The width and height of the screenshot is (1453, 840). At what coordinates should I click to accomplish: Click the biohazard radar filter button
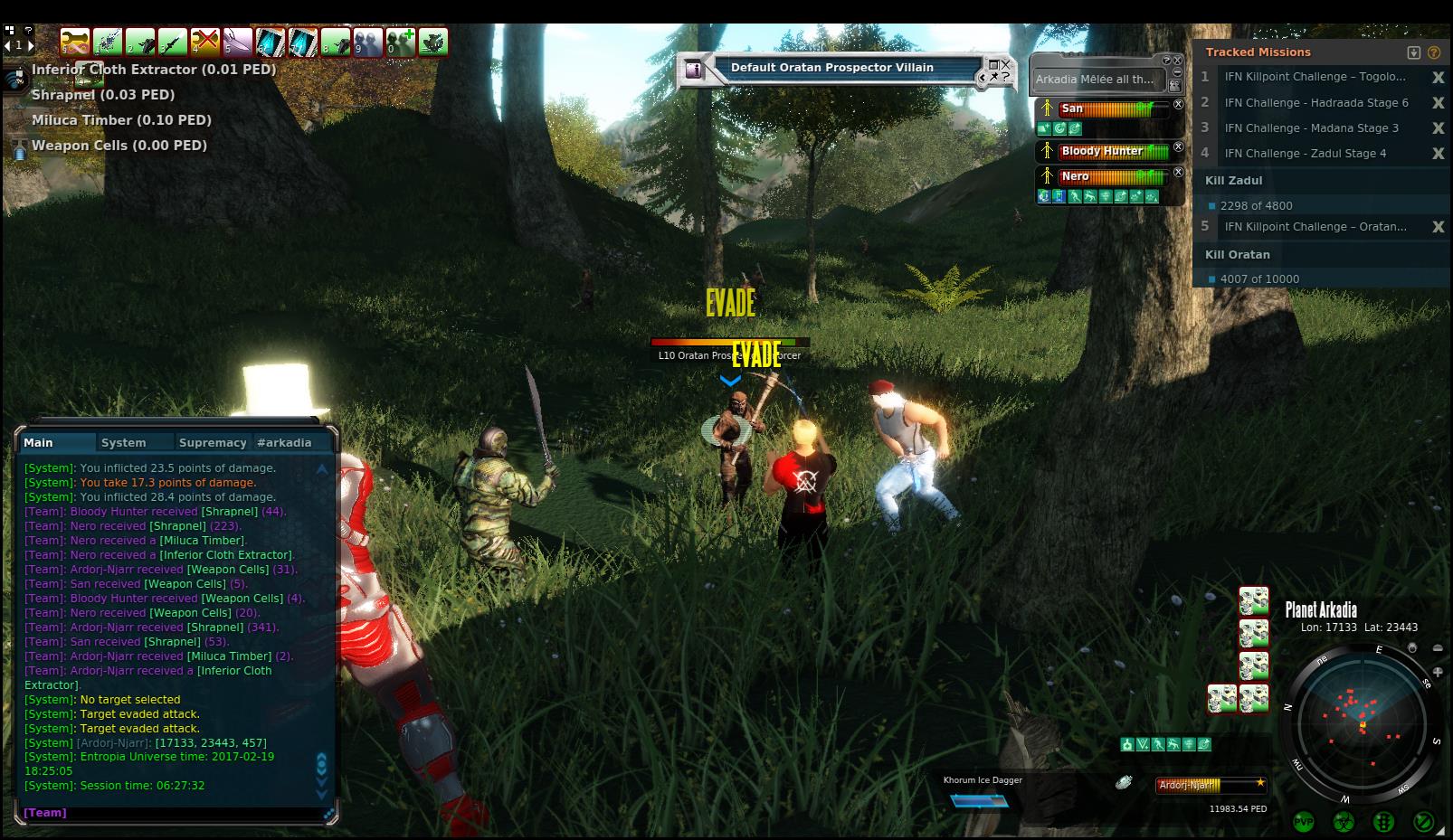(x=1344, y=822)
